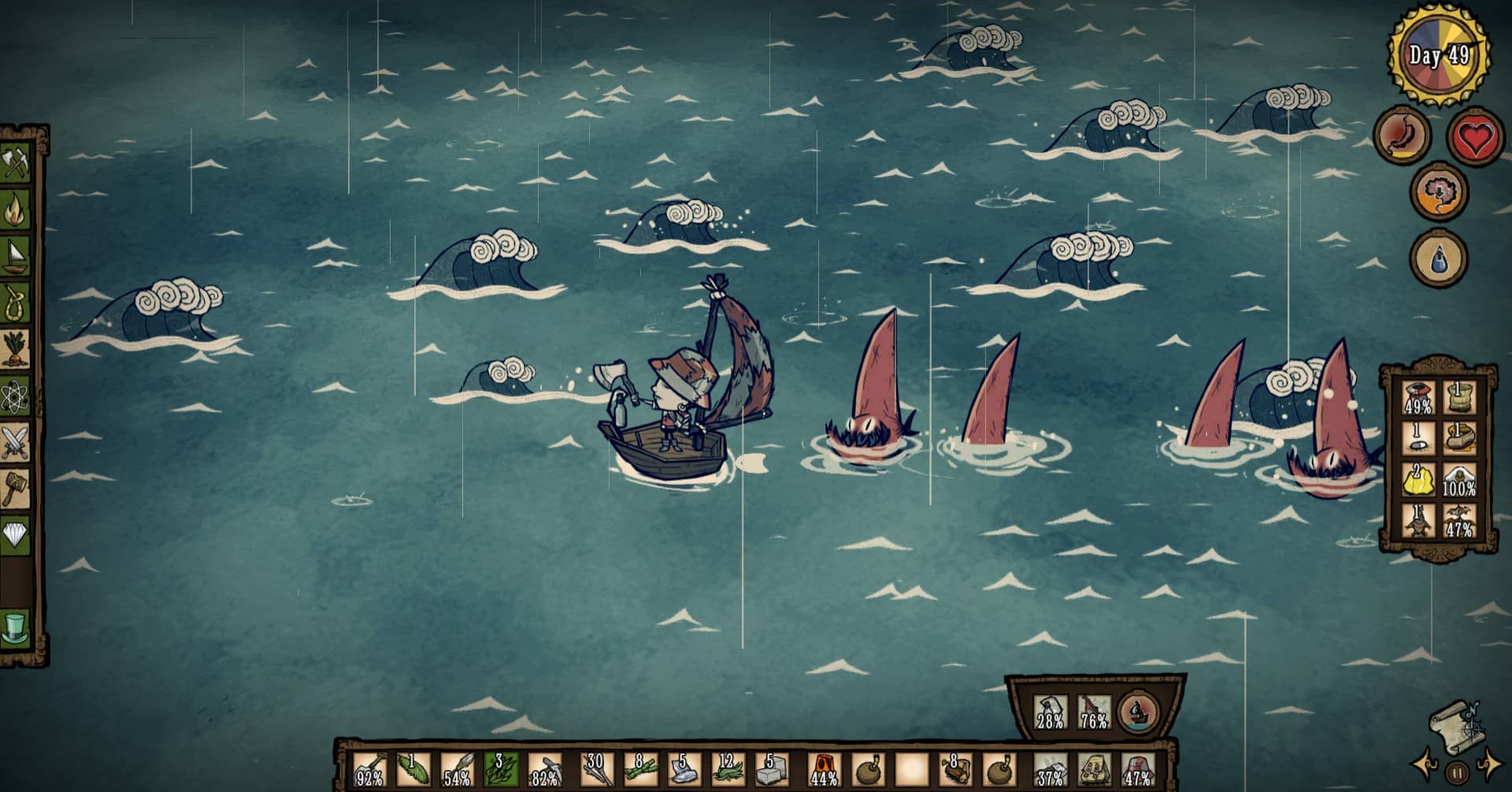Click the boat sail slot at 76%

pos(1093,712)
